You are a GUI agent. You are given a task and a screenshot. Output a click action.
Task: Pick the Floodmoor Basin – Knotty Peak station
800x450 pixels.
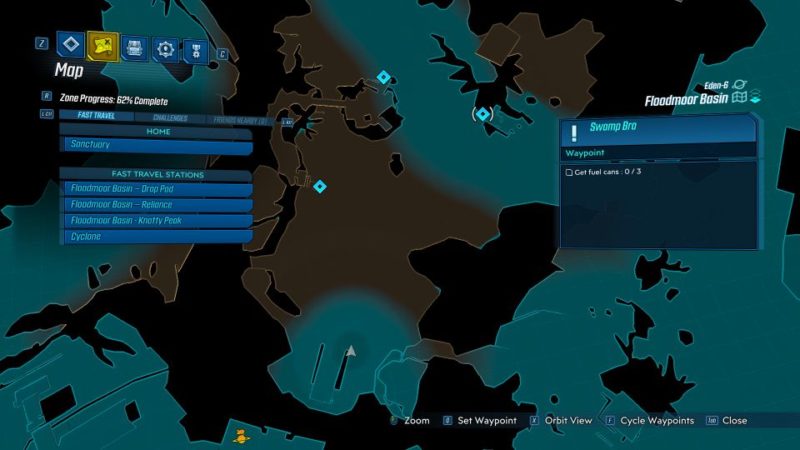[x=155, y=221]
